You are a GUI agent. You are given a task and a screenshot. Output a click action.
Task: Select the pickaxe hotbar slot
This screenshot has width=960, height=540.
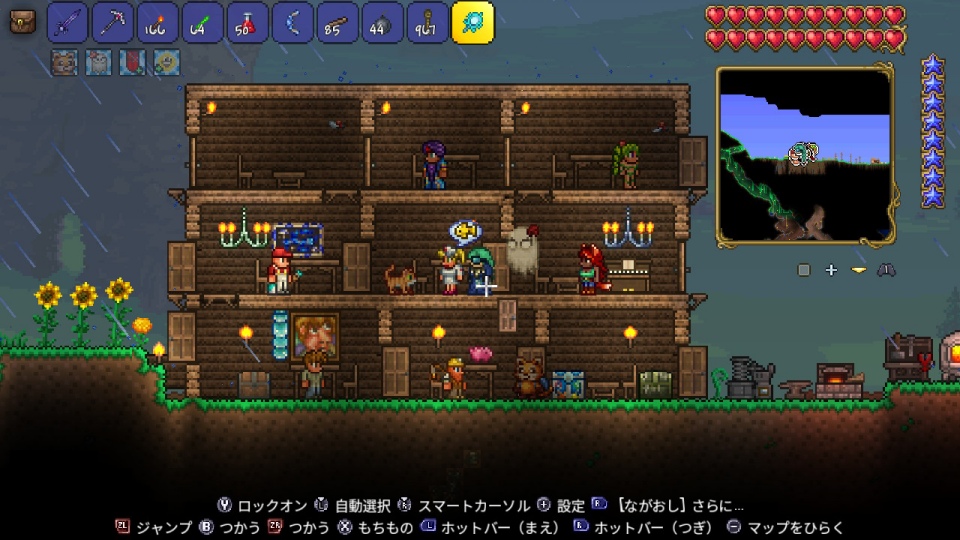click(x=113, y=22)
